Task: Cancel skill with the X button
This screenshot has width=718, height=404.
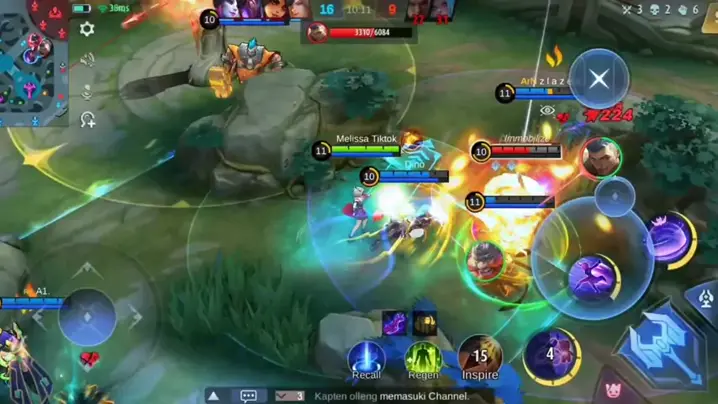Action: pos(599,79)
